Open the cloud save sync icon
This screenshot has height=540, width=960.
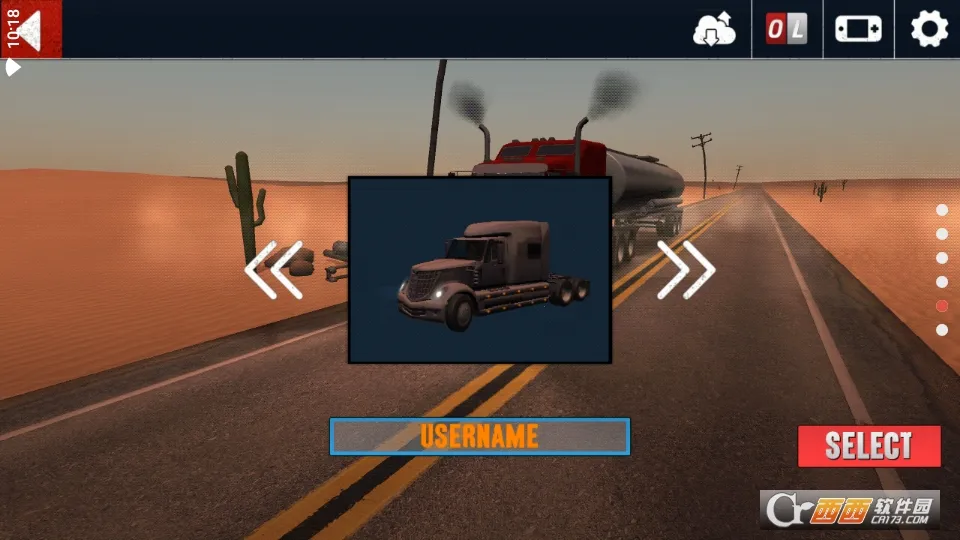[714, 30]
